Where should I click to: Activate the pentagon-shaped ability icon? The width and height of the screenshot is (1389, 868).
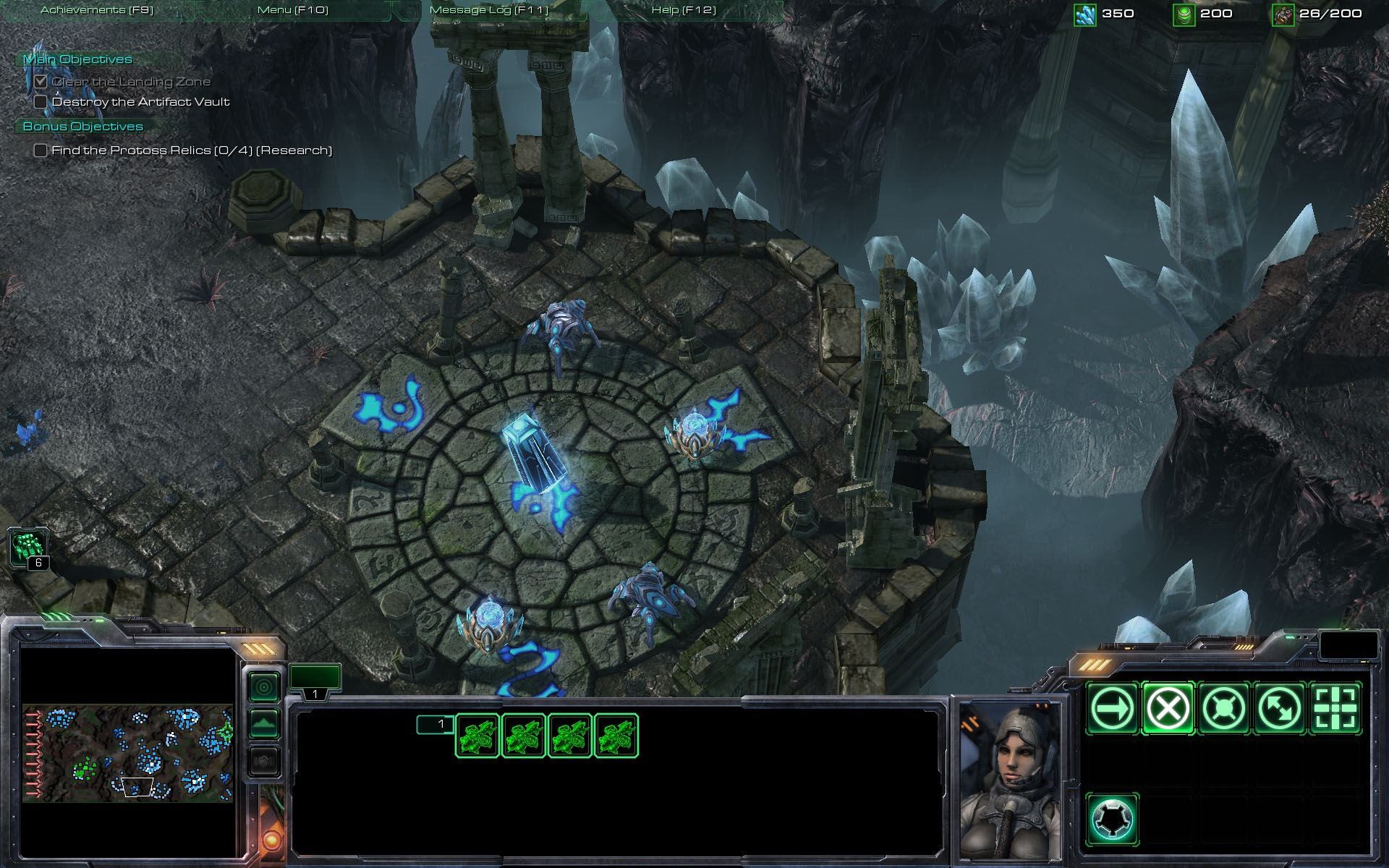1112,820
